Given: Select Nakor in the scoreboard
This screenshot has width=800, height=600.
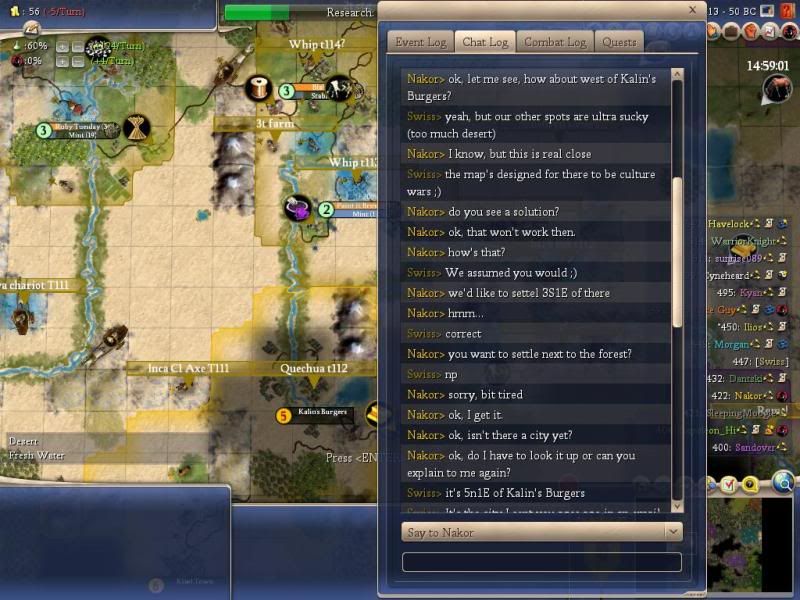Looking at the screenshot, I should [x=742, y=395].
